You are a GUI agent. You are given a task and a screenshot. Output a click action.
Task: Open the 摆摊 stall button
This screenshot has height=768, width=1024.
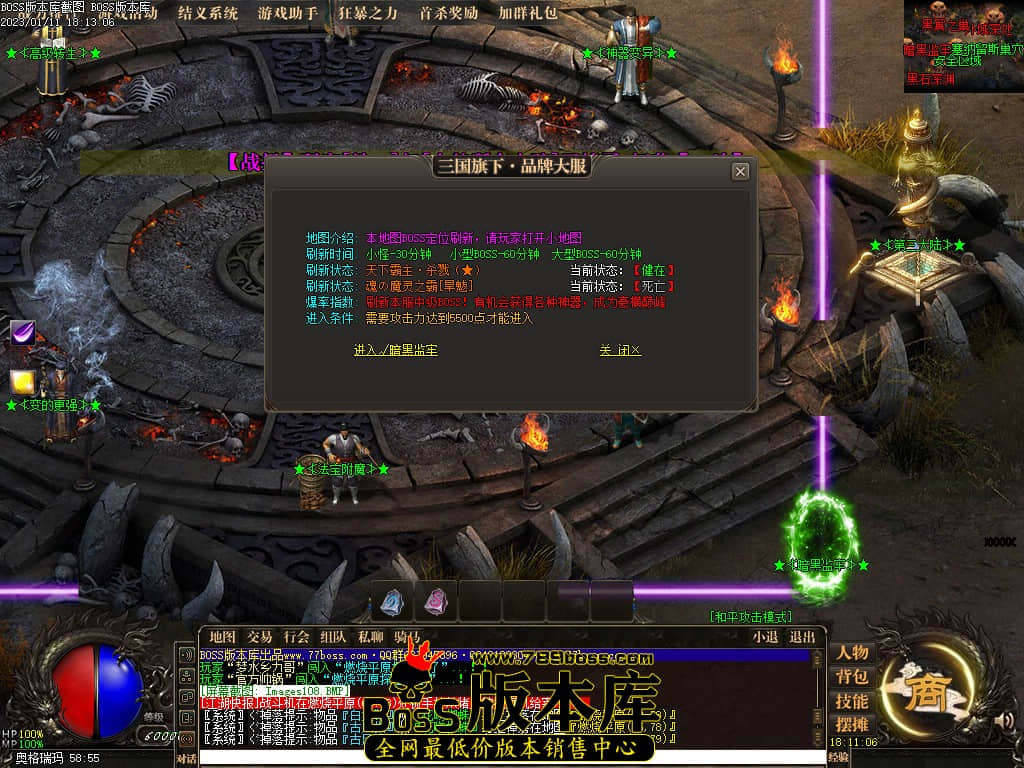852,724
